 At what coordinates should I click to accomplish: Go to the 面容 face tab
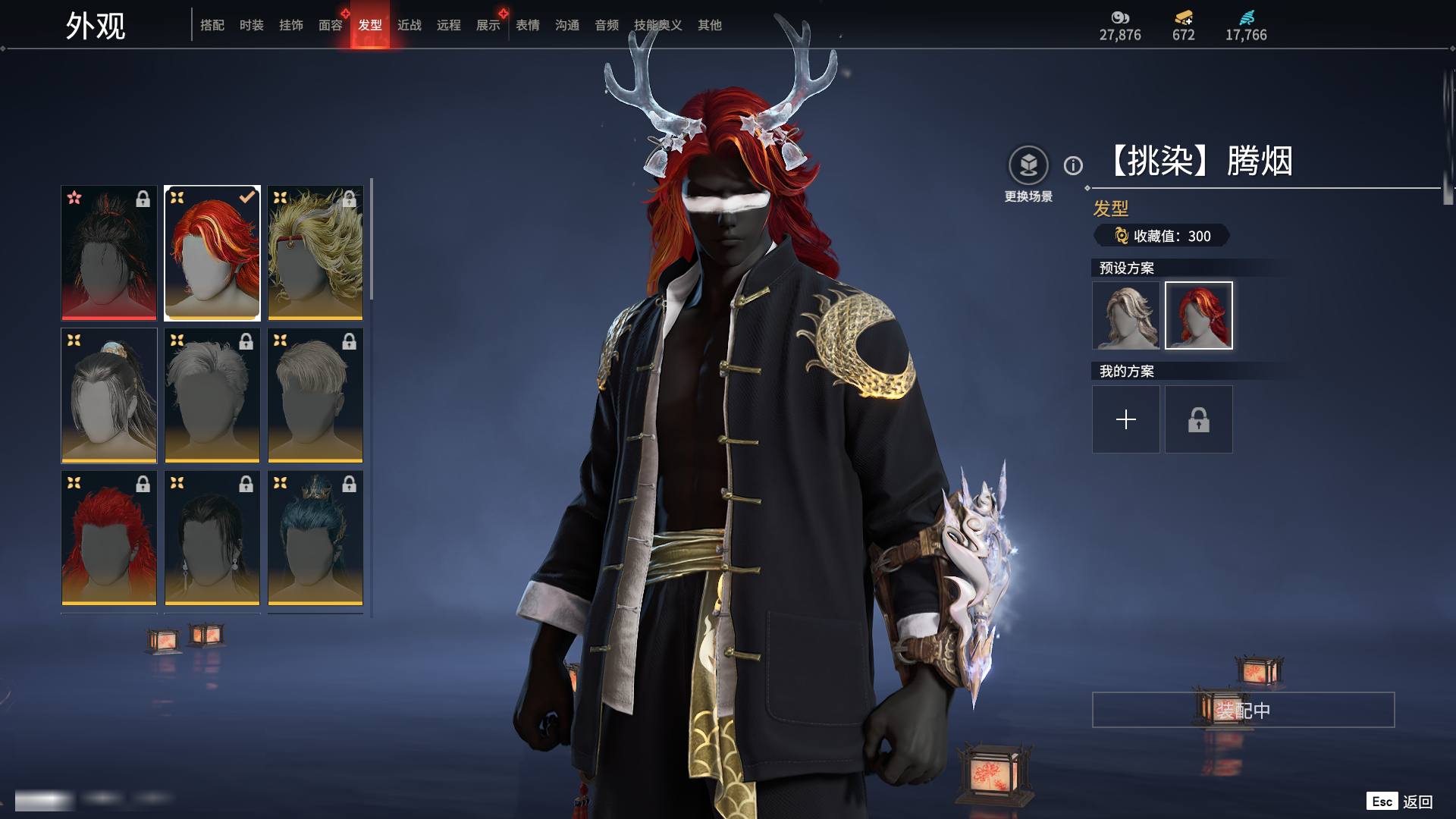coord(330,25)
